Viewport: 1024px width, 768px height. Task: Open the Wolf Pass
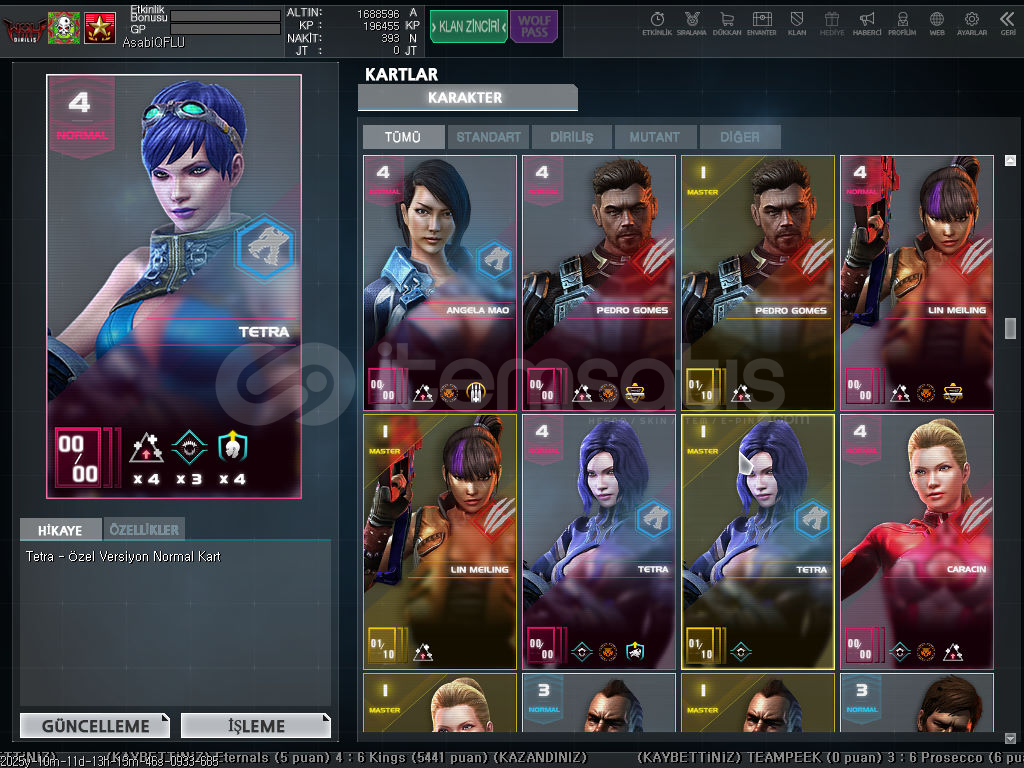534,27
